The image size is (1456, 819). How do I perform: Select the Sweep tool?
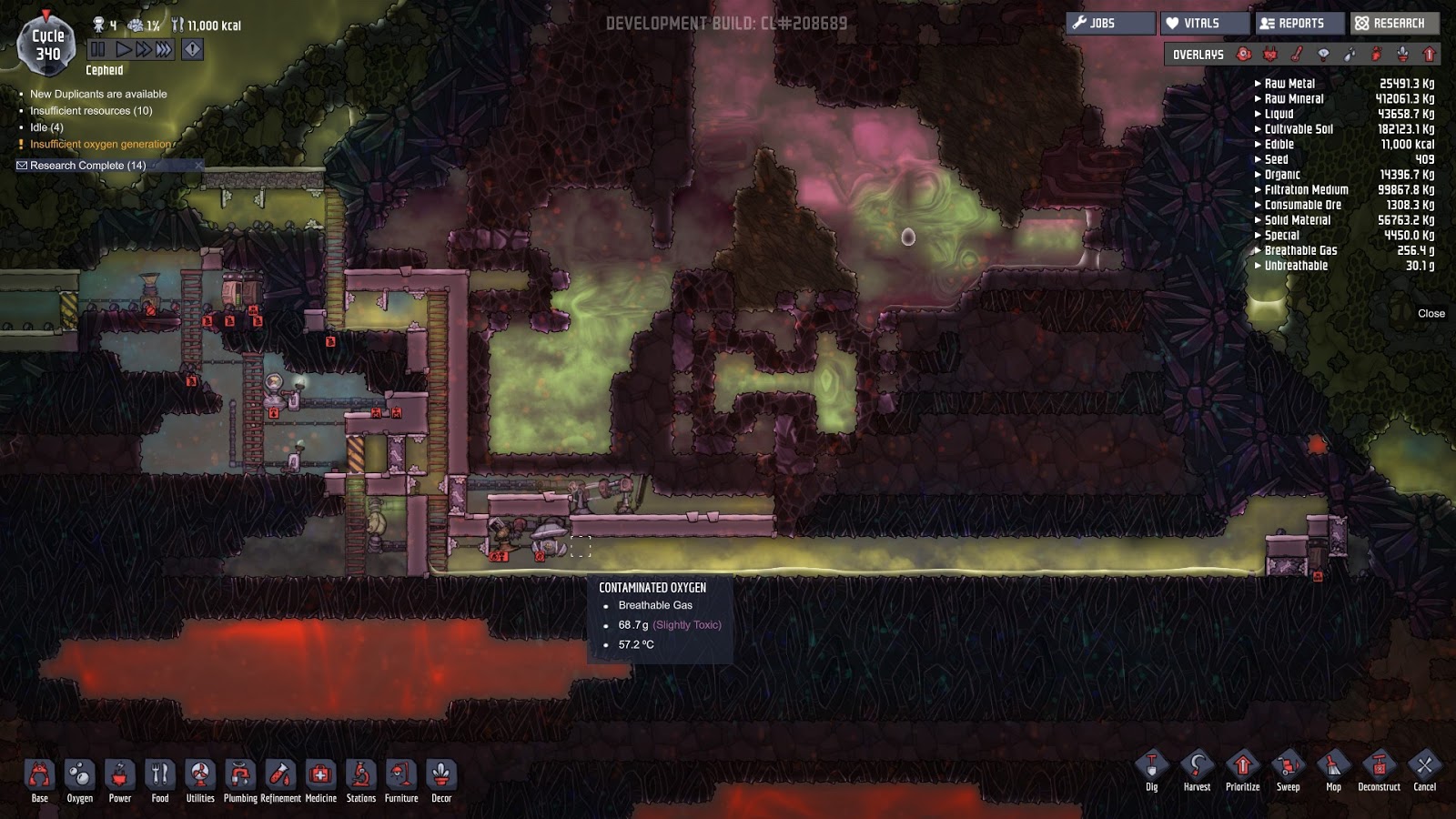tap(1288, 772)
